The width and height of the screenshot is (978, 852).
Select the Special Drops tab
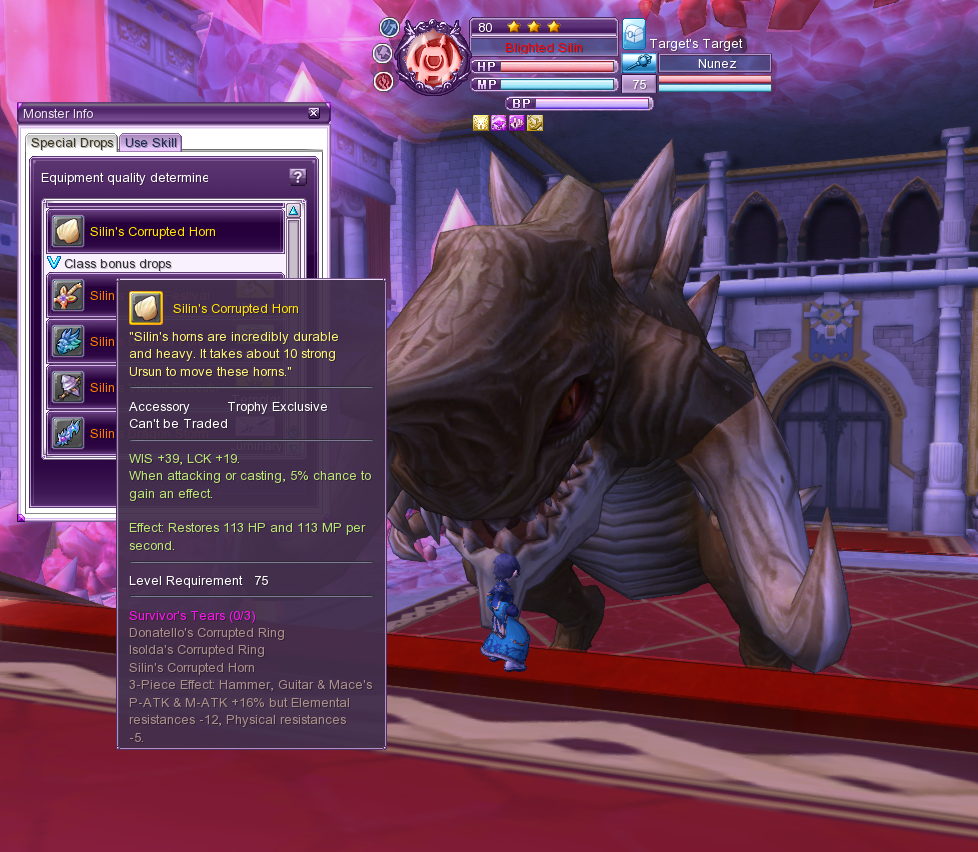click(x=72, y=143)
